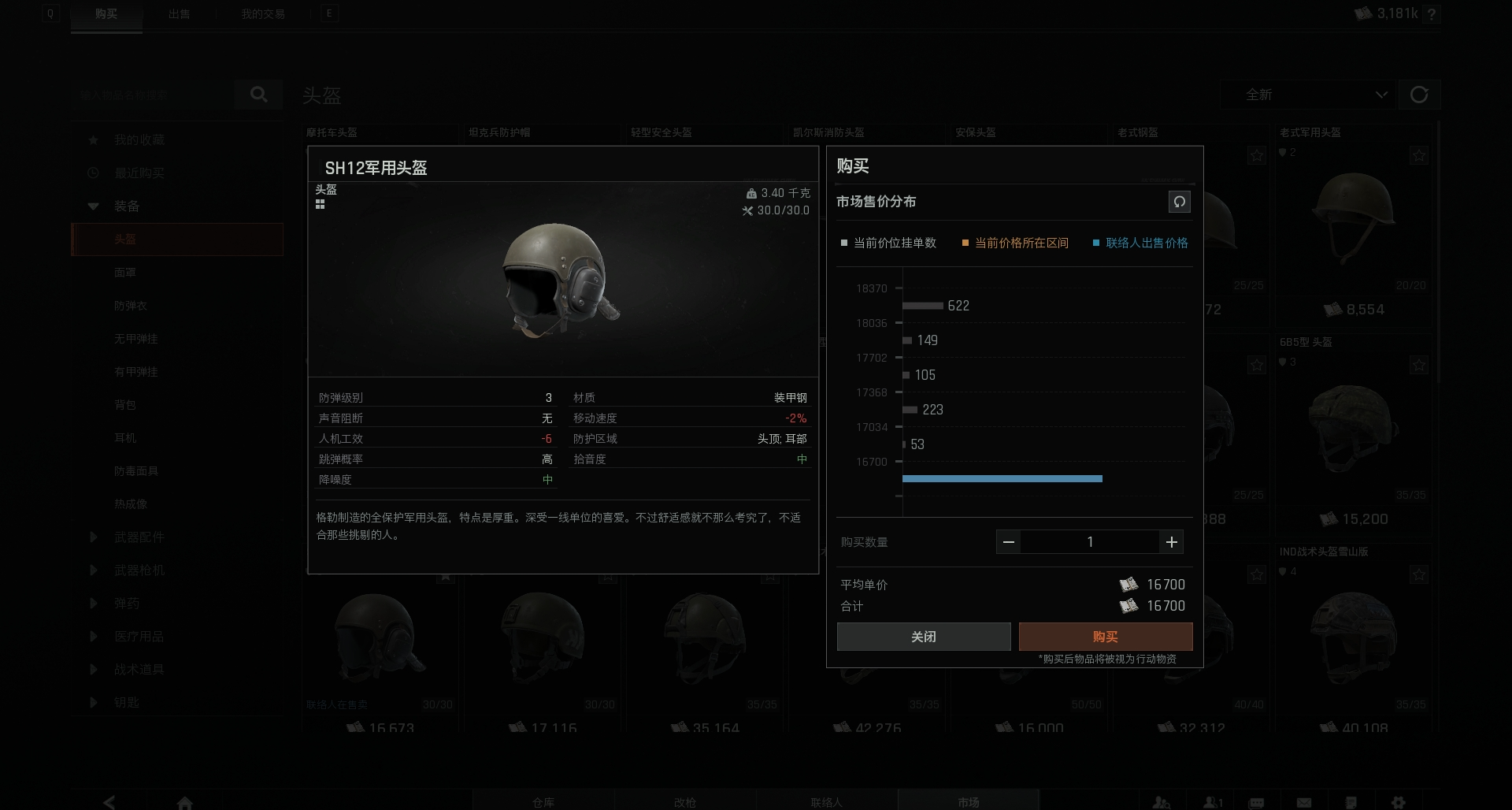Click the search magnifier next to the item search box
Viewport: 1512px width, 810px height.
tap(259, 94)
